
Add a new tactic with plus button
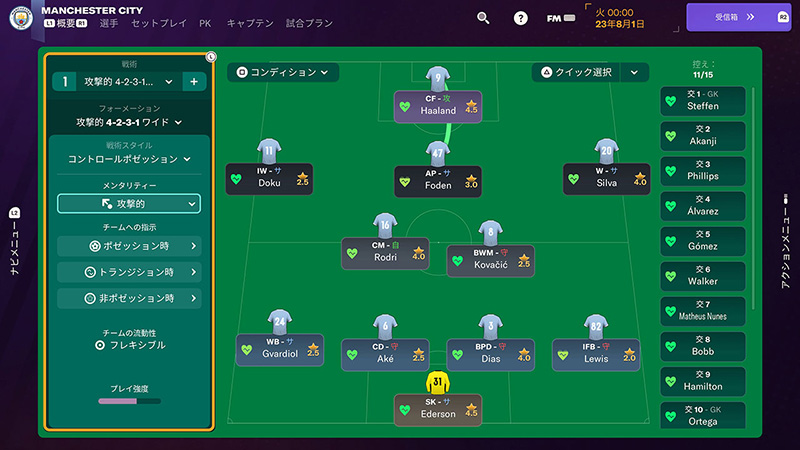193,81
